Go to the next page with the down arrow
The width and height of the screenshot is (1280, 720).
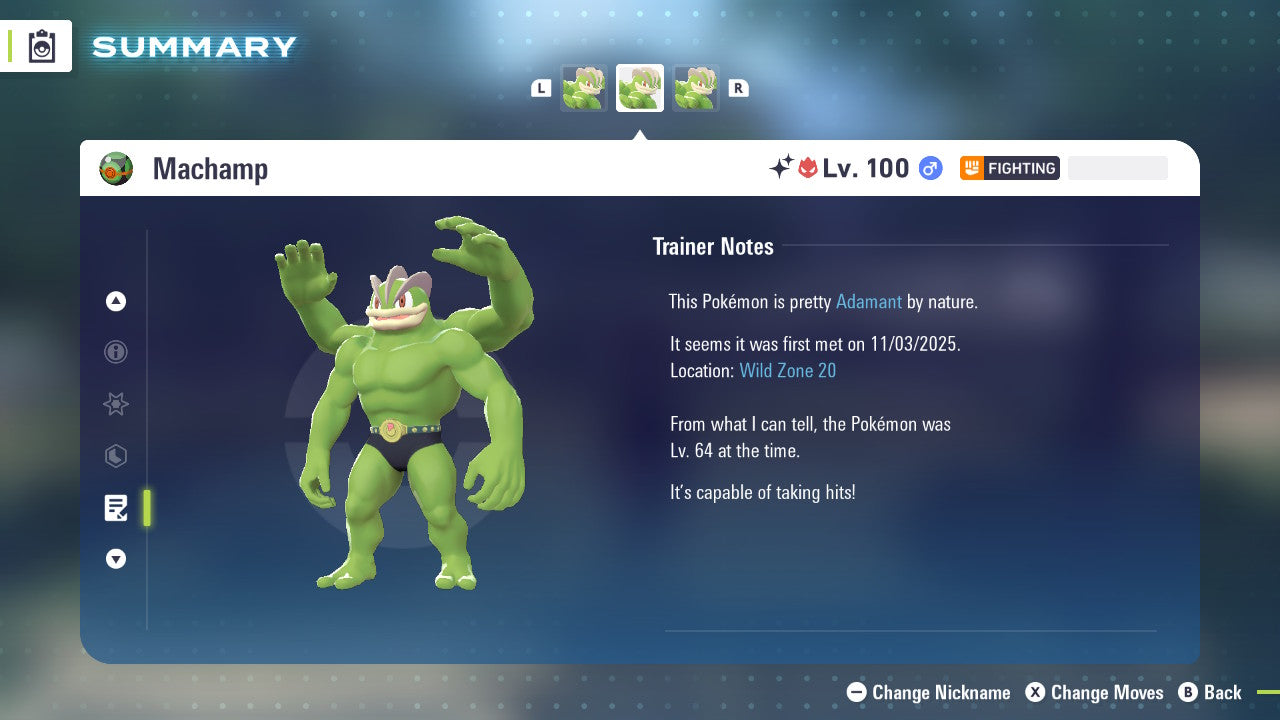115,559
